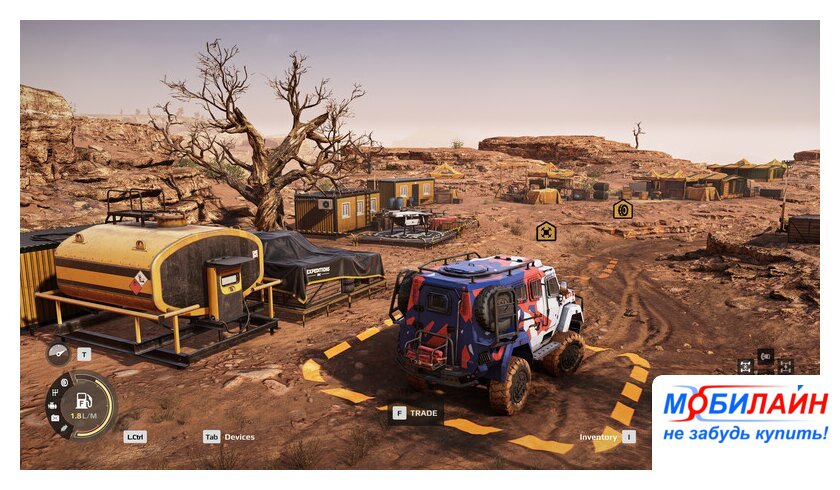Click the fuel pump gauge icon
840x490 pixels.
pos(84,401)
